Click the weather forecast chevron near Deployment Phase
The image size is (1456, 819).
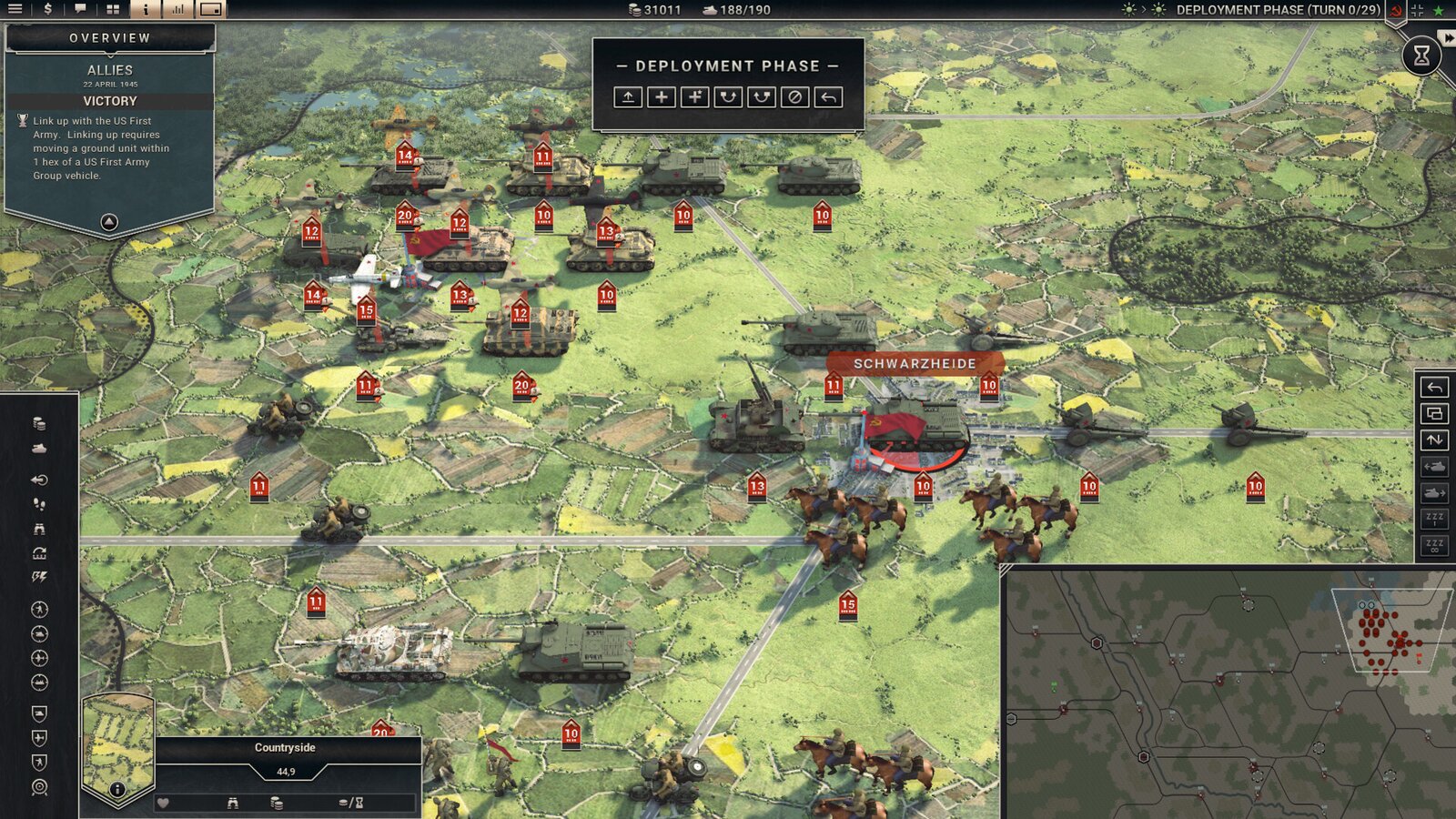click(x=1143, y=10)
